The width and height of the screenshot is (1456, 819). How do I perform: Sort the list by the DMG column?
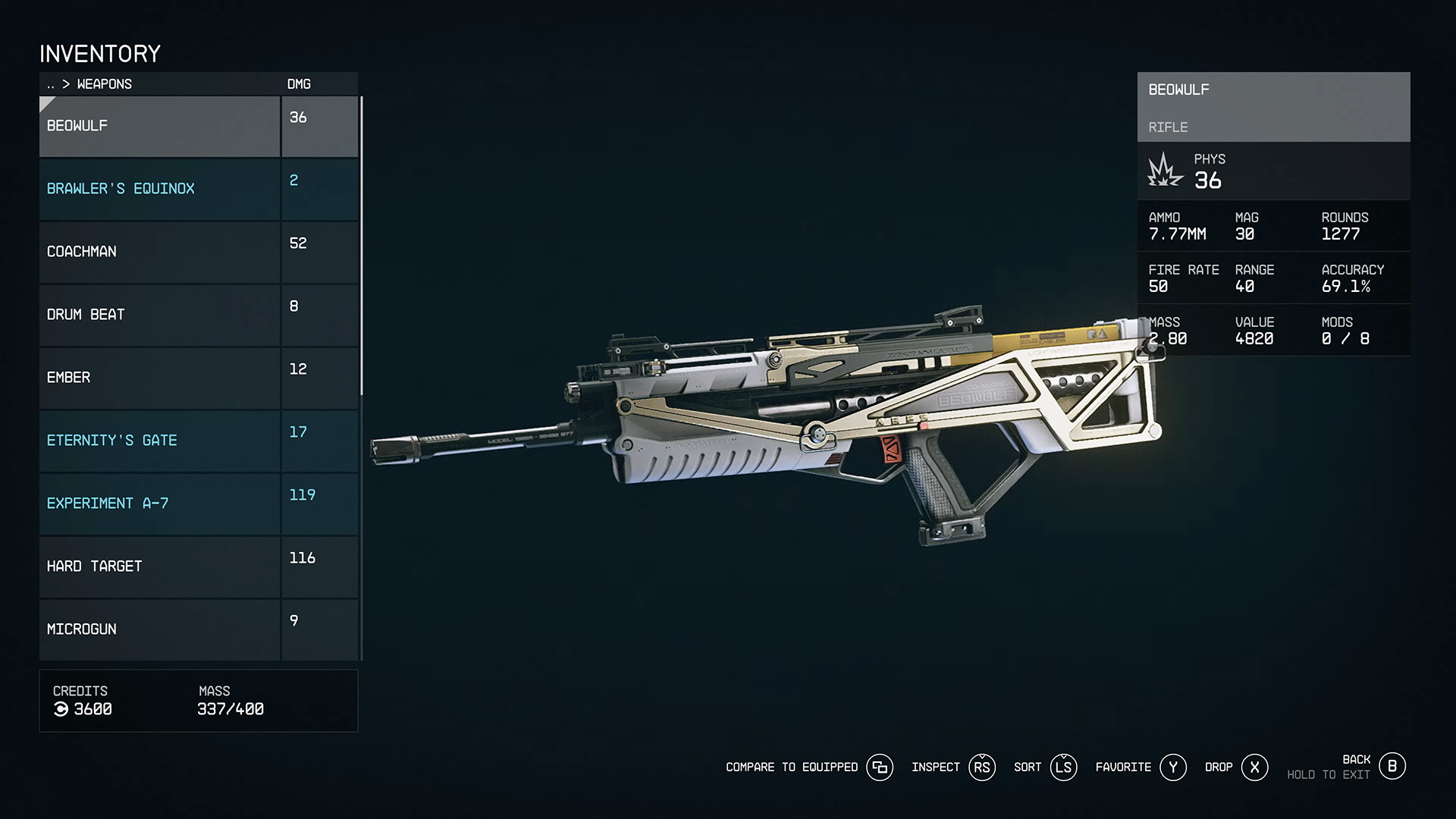click(x=299, y=84)
